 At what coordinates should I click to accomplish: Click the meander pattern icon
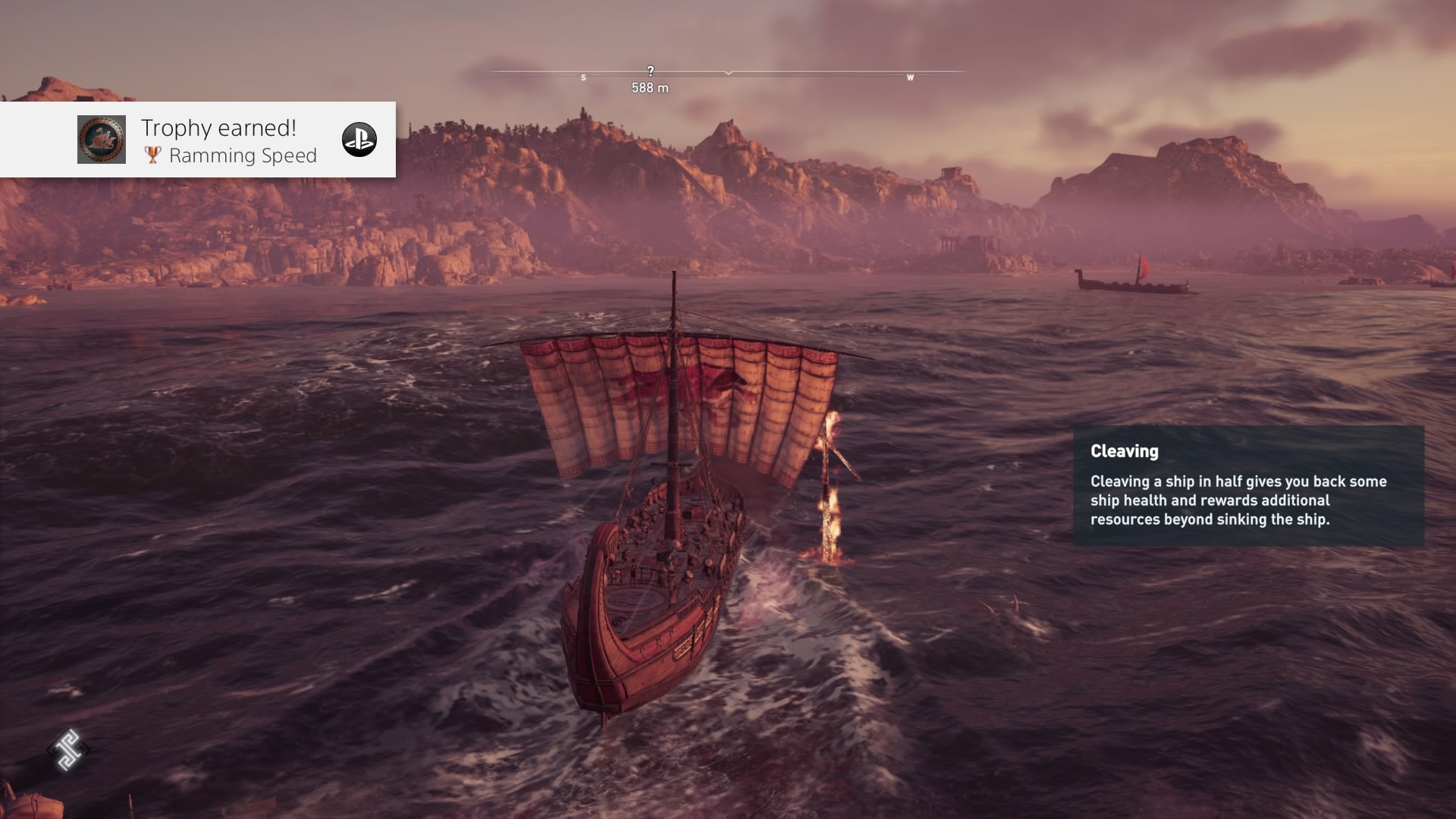click(68, 750)
